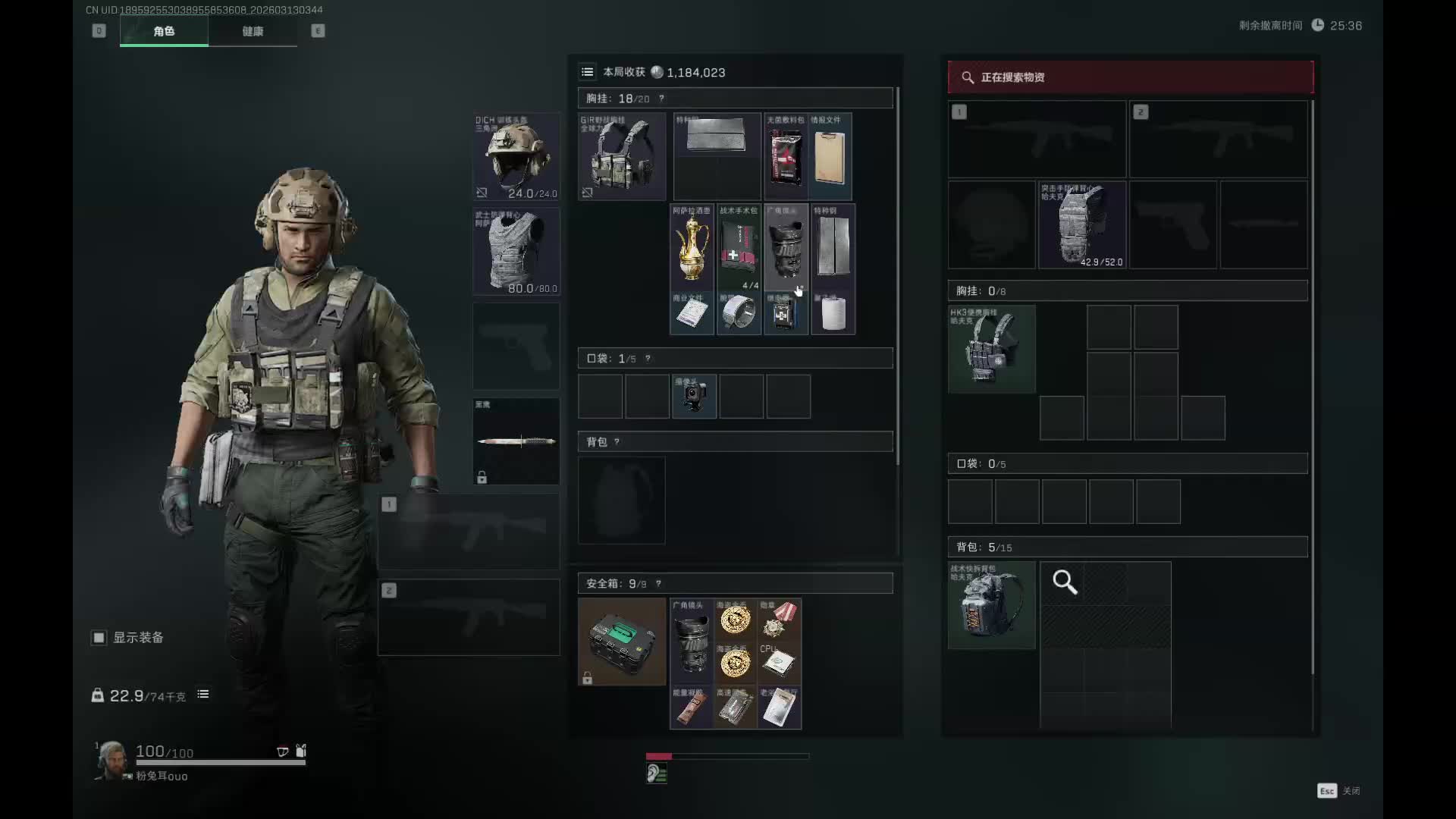Switch to the 健康 tab
The width and height of the screenshot is (1456, 819).
[253, 31]
